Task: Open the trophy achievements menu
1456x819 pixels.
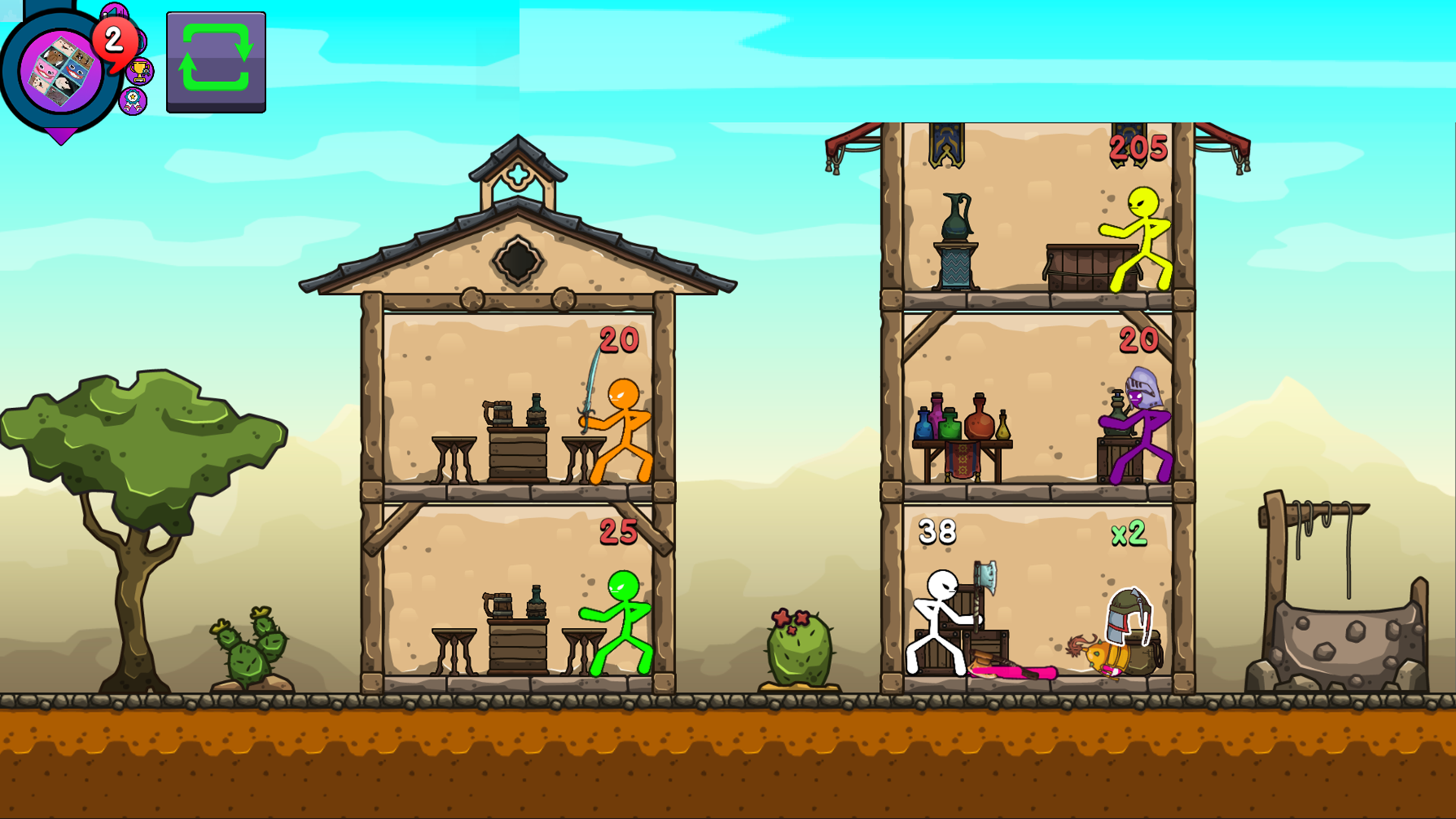Action: click(x=140, y=72)
